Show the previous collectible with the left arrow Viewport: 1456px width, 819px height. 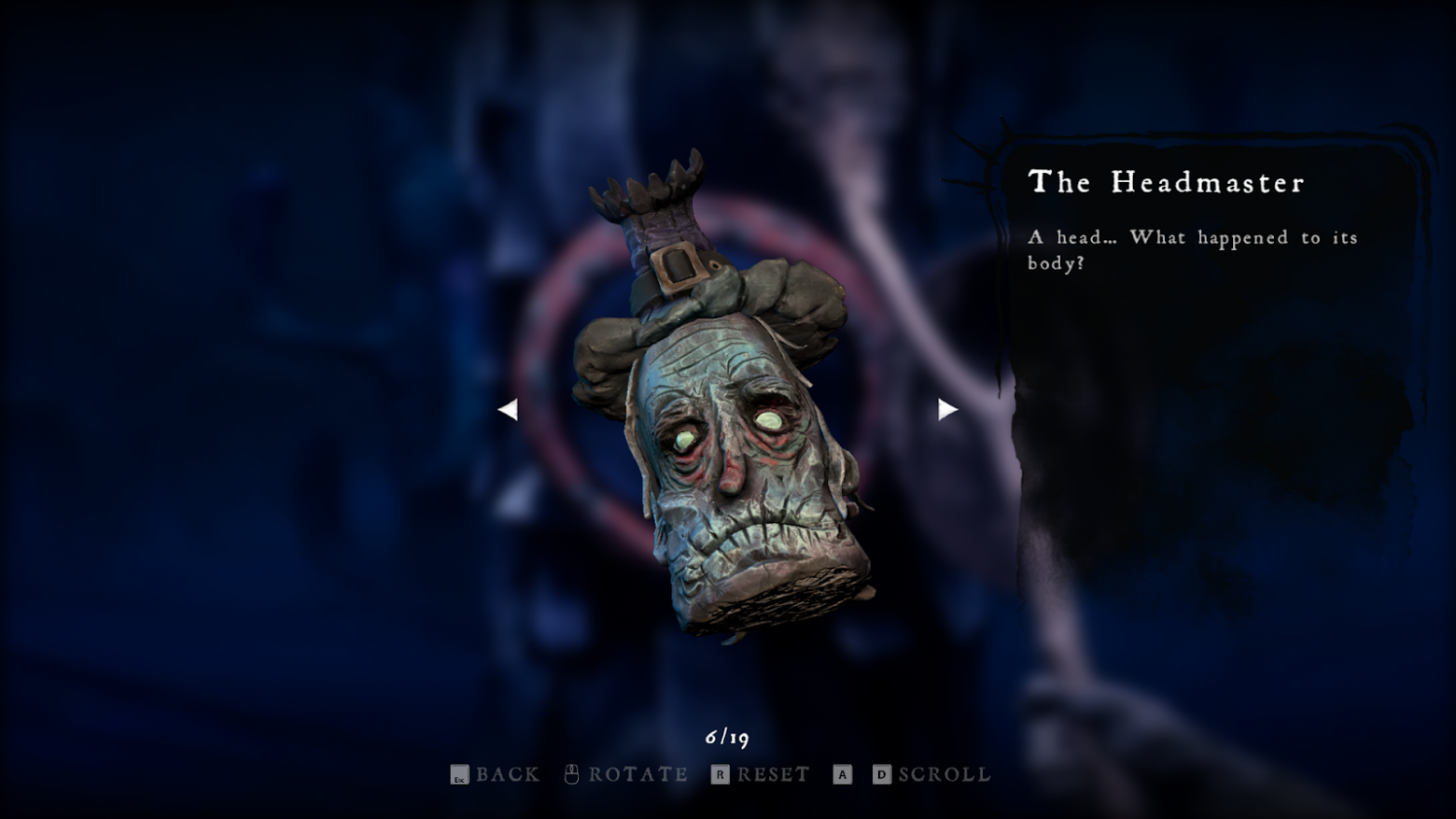(x=508, y=409)
